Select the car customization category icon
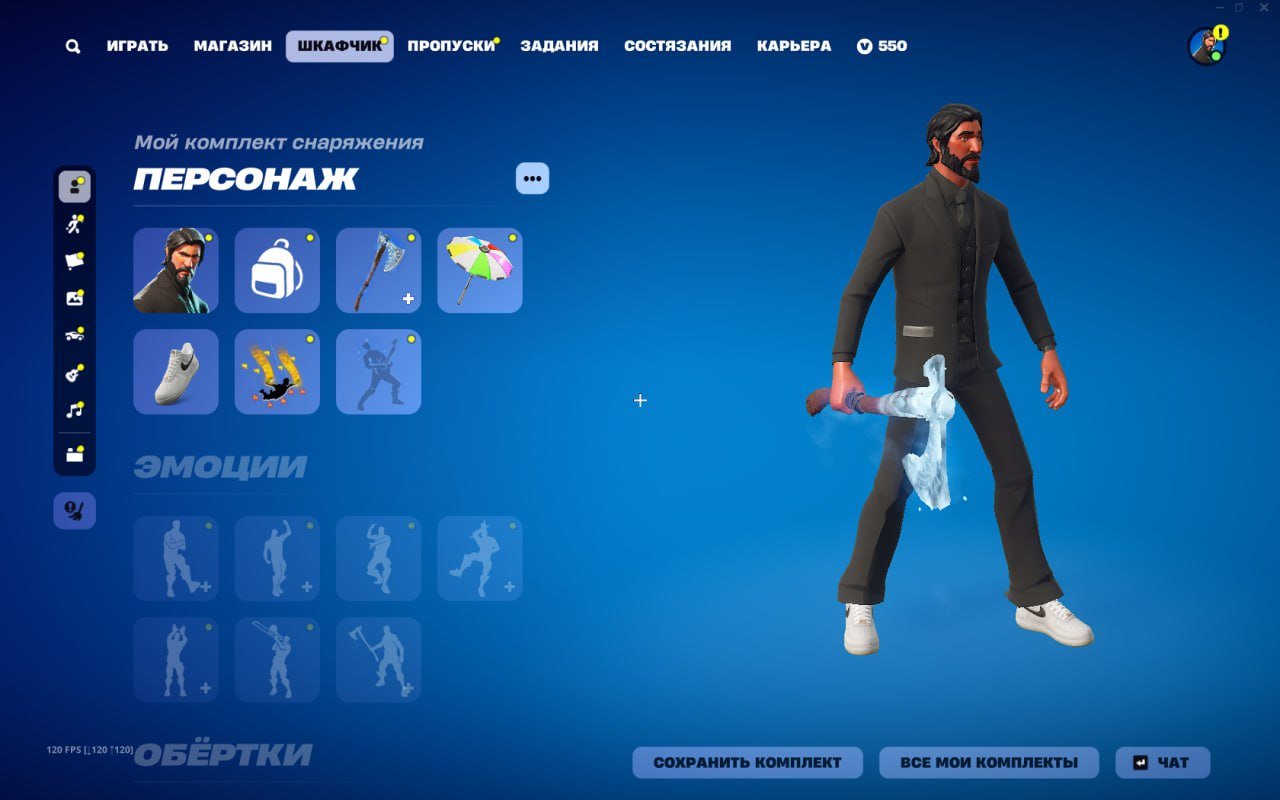 pos(74,335)
